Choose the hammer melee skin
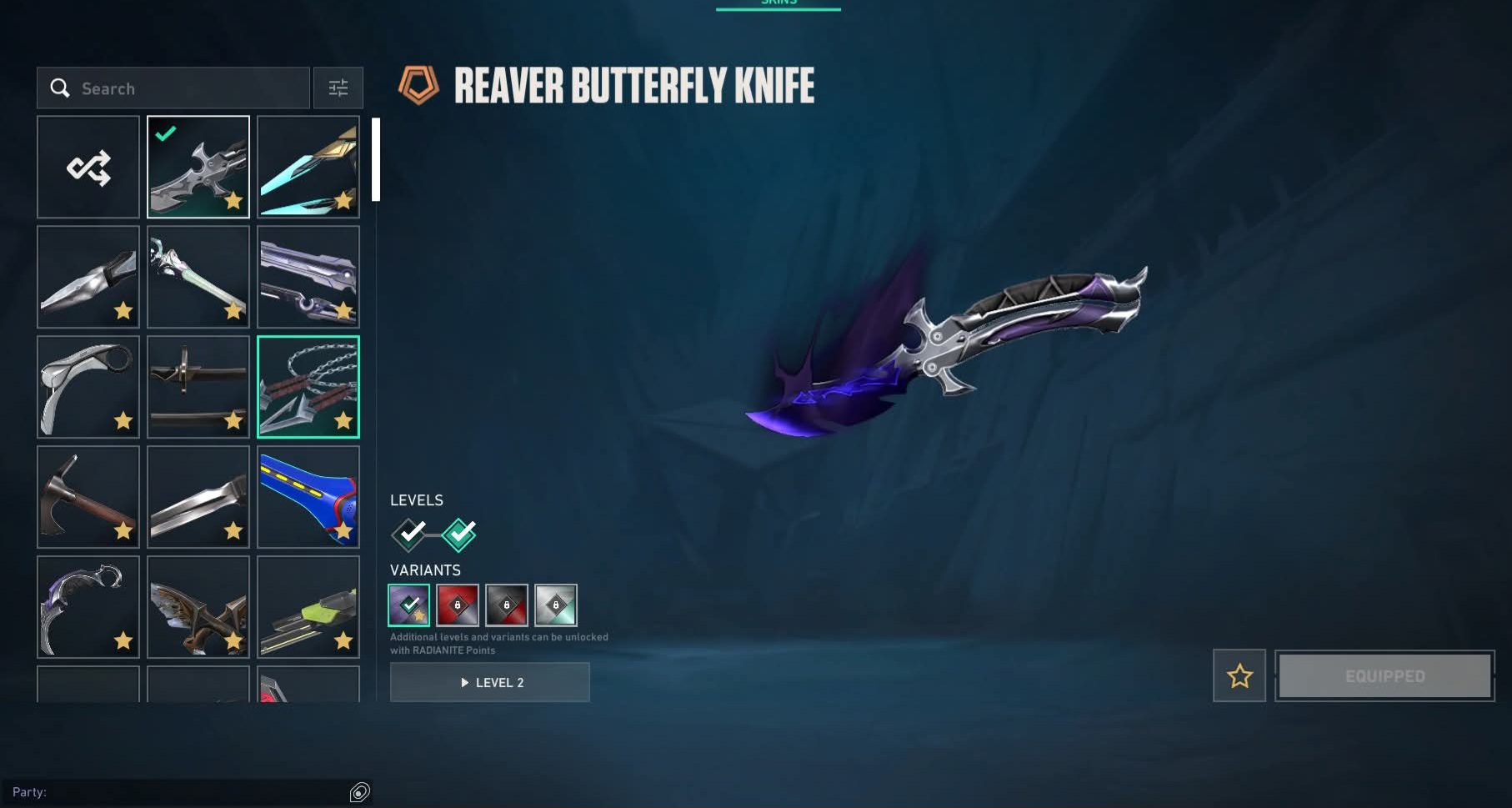 click(x=88, y=497)
